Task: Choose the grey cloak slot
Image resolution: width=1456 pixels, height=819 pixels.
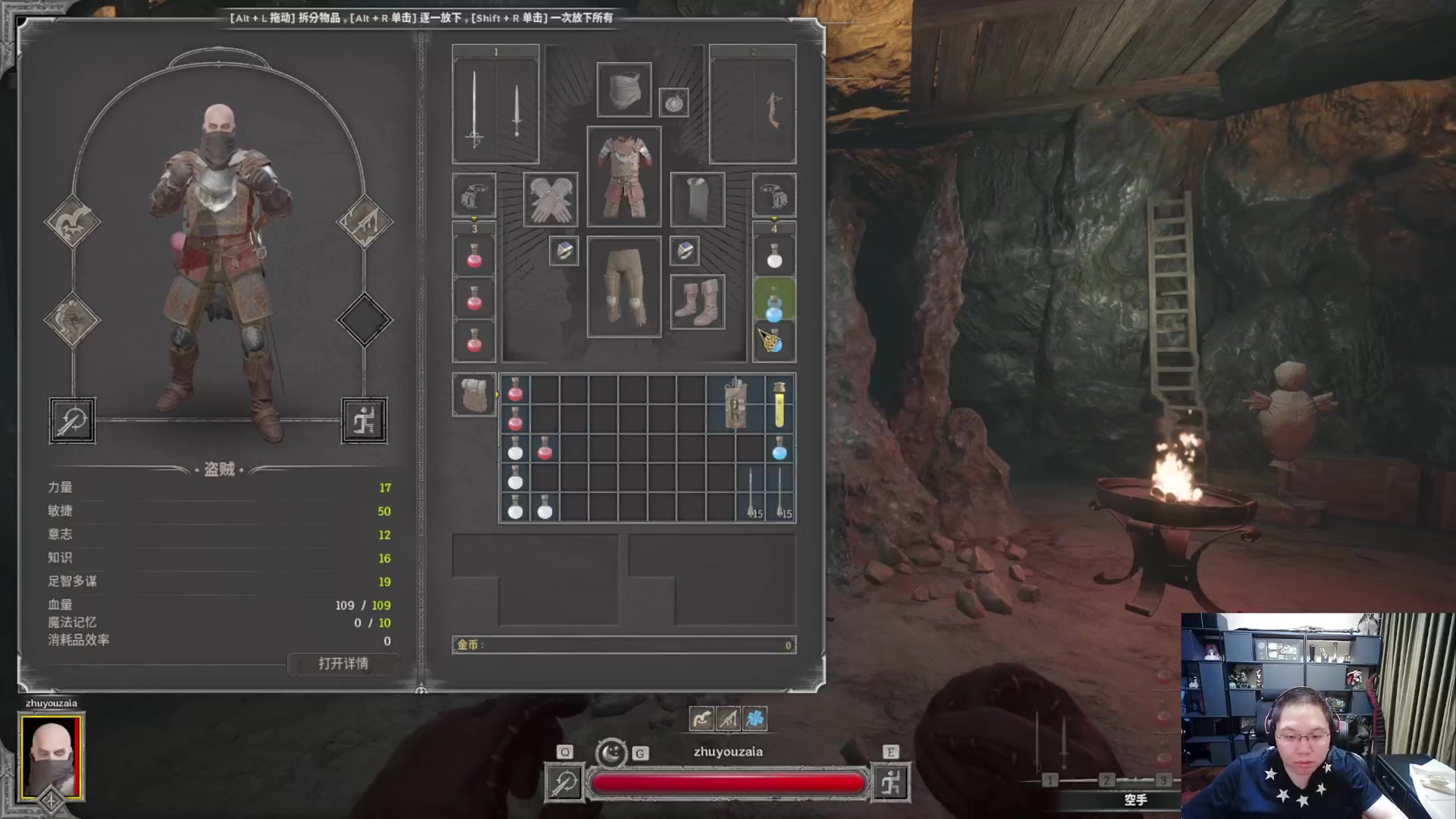Action: click(697, 199)
